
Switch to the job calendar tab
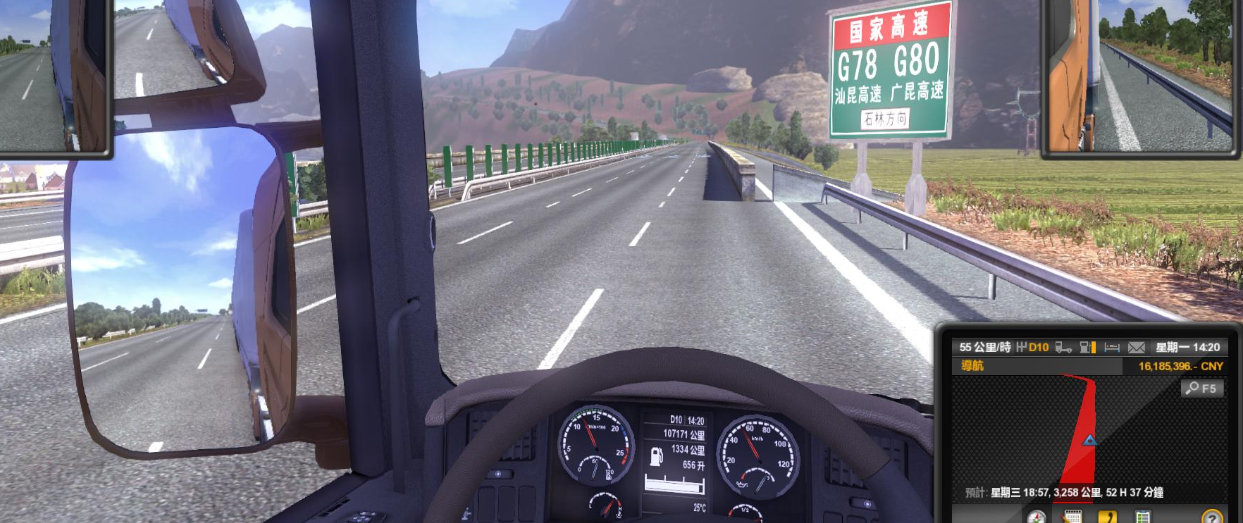click(1072, 517)
